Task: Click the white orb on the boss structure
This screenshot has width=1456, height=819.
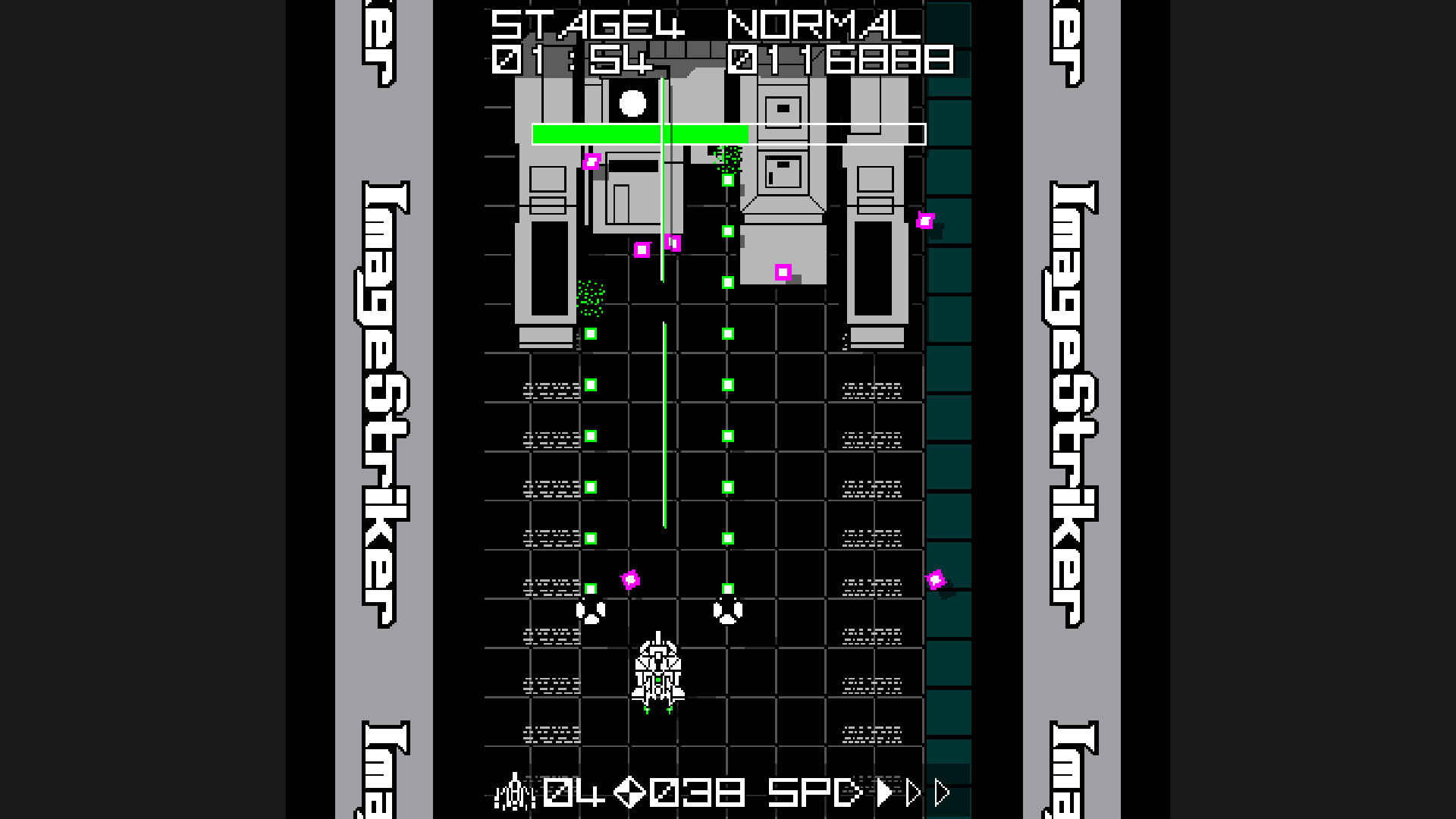Action: [x=631, y=102]
